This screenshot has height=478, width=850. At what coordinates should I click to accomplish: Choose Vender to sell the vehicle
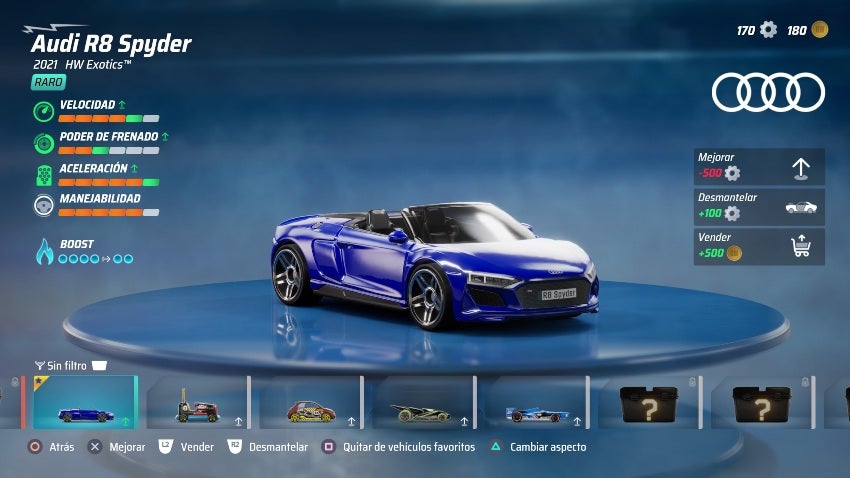pos(759,247)
